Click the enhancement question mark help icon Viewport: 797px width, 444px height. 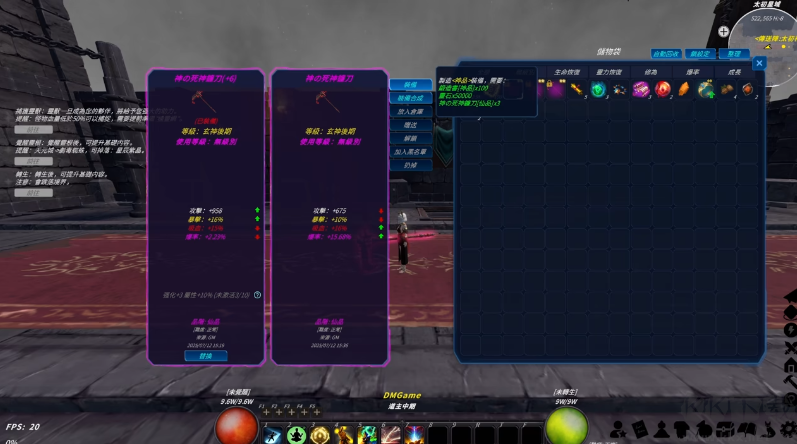257,295
